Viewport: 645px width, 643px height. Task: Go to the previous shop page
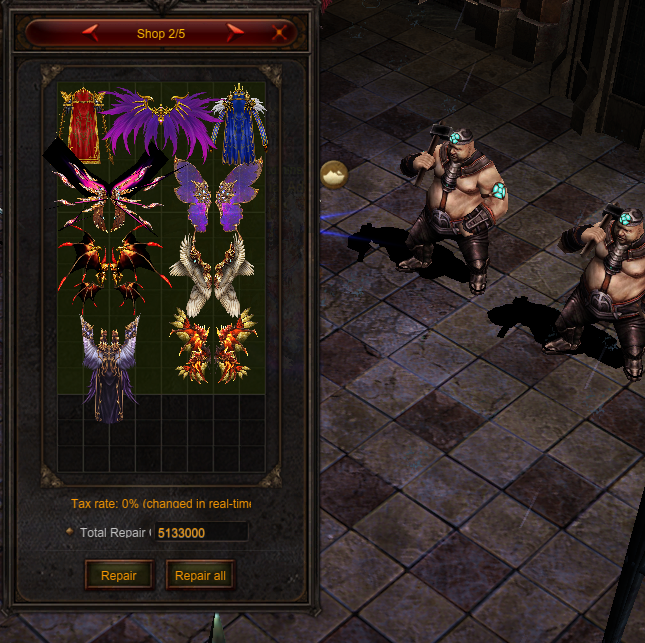coord(89,33)
